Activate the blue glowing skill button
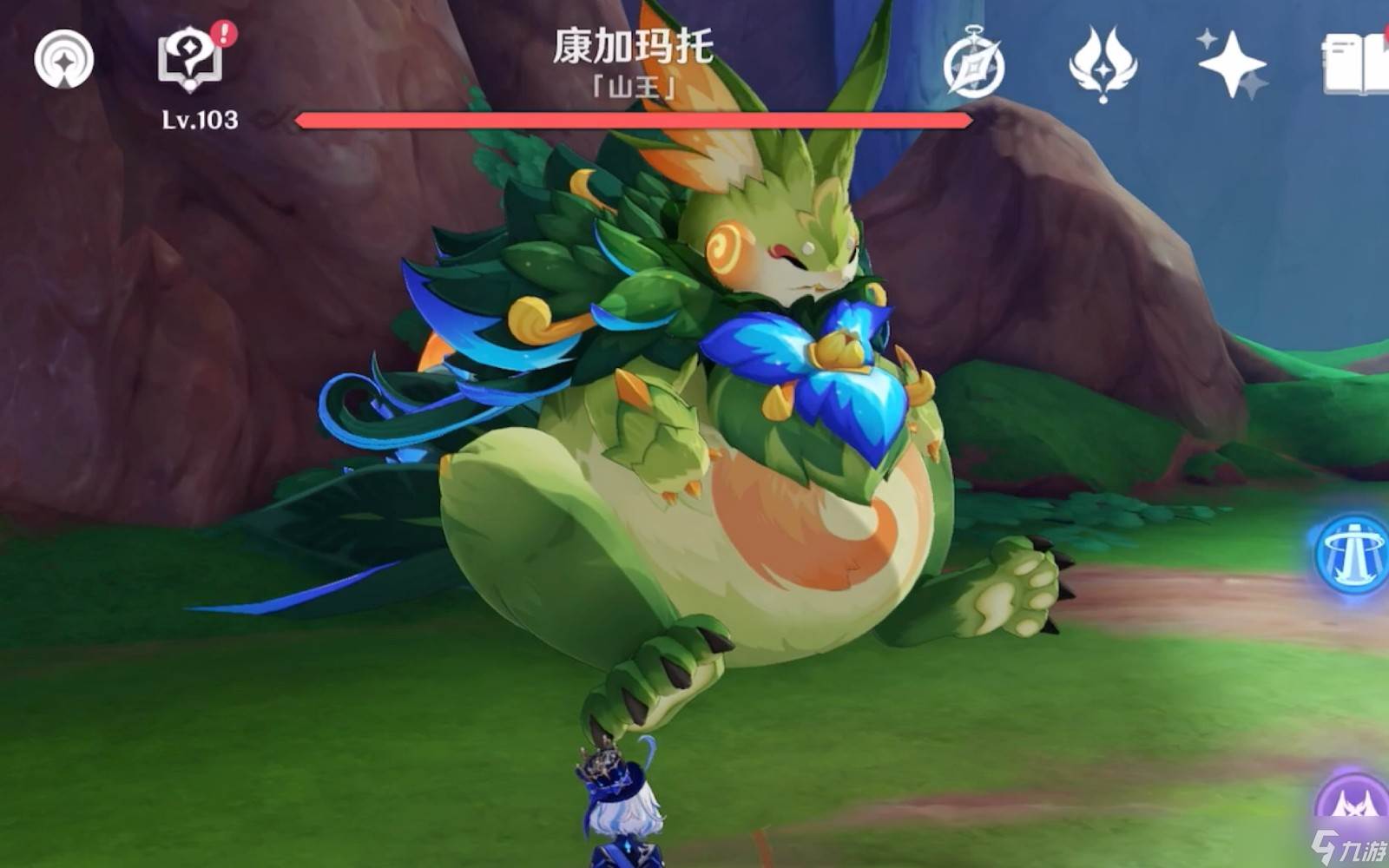This screenshot has height=868, width=1389. pyautogui.click(x=1352, y=554)
